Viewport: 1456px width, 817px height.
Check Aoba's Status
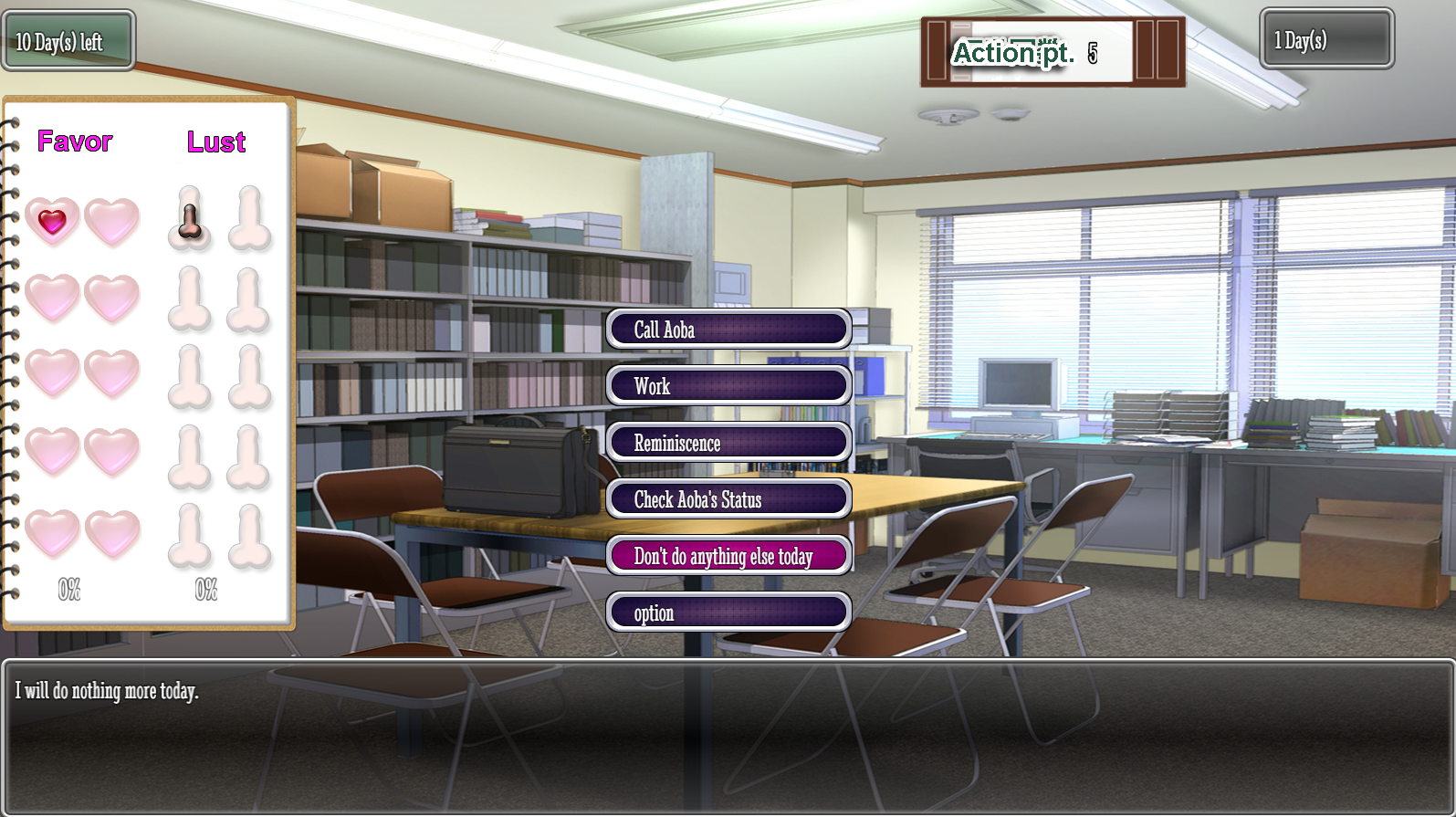[728, 499]
